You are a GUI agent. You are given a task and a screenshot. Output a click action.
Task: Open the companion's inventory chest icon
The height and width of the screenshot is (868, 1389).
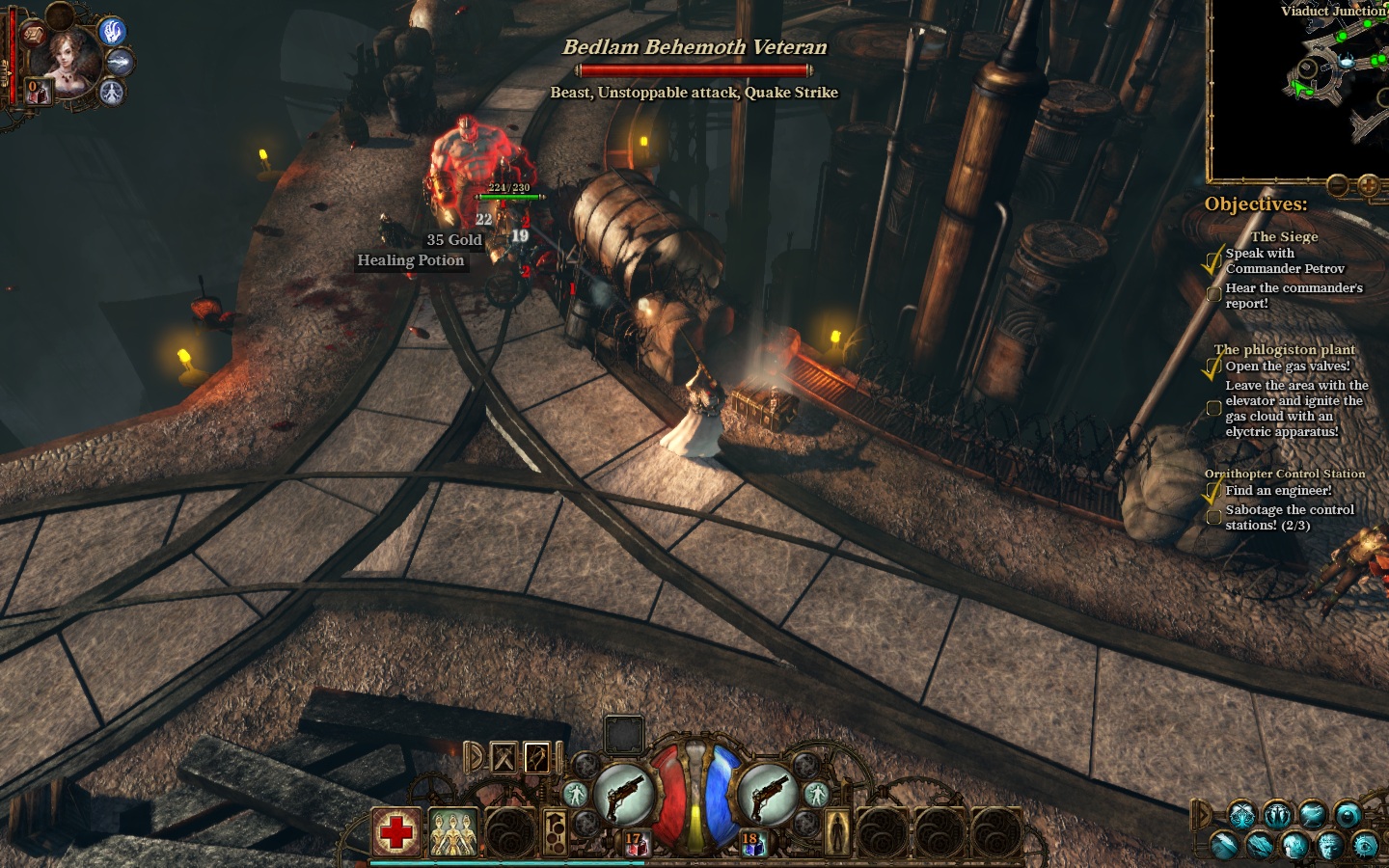click(x=34, y=35)
